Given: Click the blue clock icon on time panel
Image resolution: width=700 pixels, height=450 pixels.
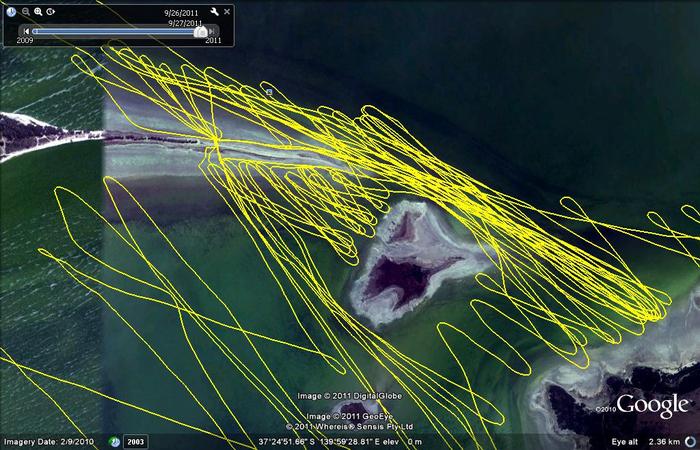Looking at the screenshot, I should pyautogui.click(x=11, y=12).
